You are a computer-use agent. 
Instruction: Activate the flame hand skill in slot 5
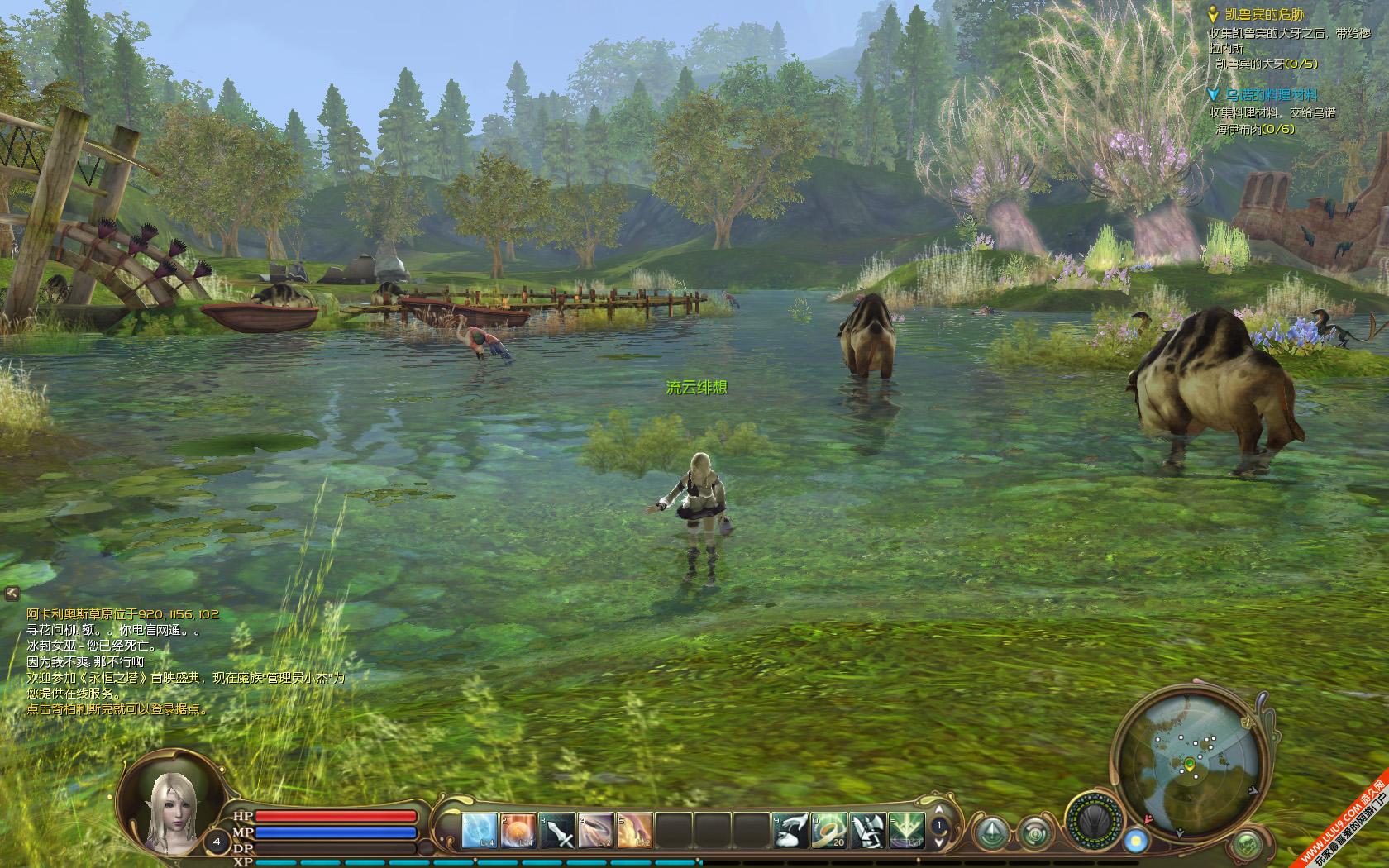pyautogui.click(x=635, y=831)
